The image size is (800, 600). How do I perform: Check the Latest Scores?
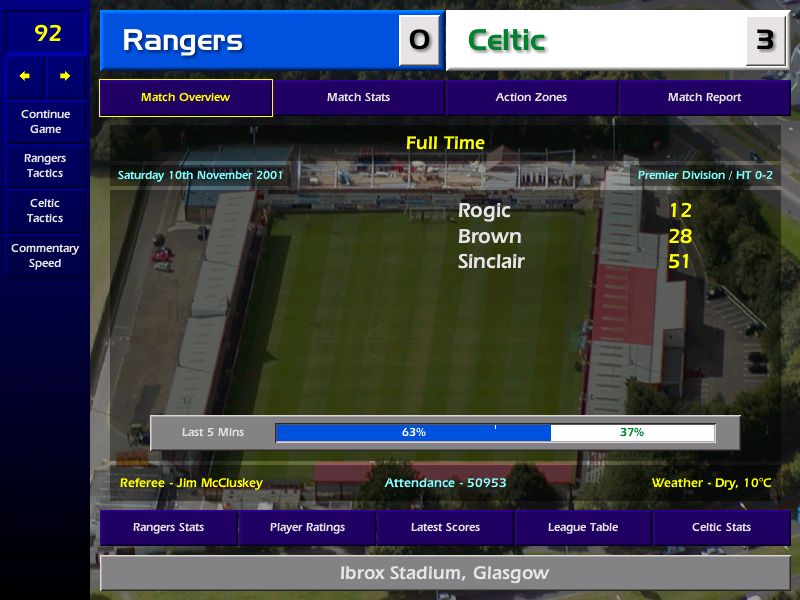[445, 527]
